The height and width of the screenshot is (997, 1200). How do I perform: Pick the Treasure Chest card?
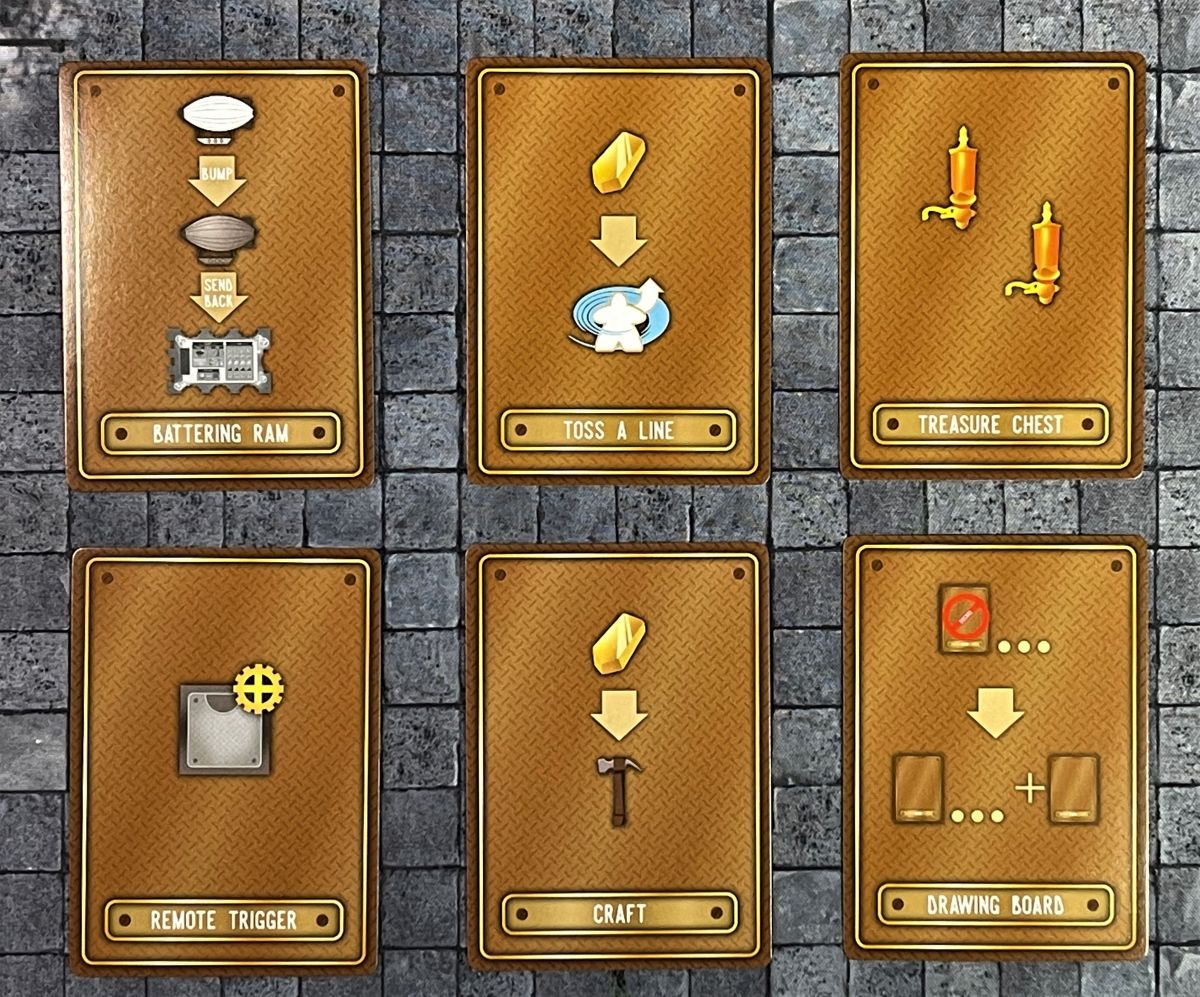tap(991, 265)
